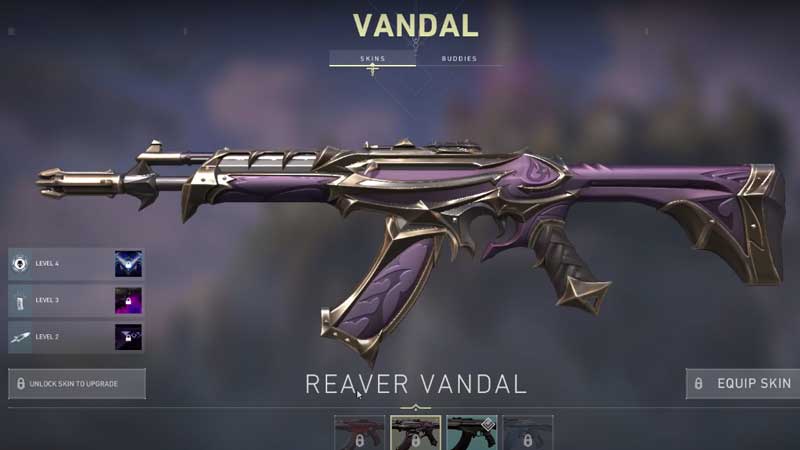Image resolution: width=800 pixels, height=450 pixels.
Task: Select the highlighted Reaver Vandal thumbnail
Action: 415,432
